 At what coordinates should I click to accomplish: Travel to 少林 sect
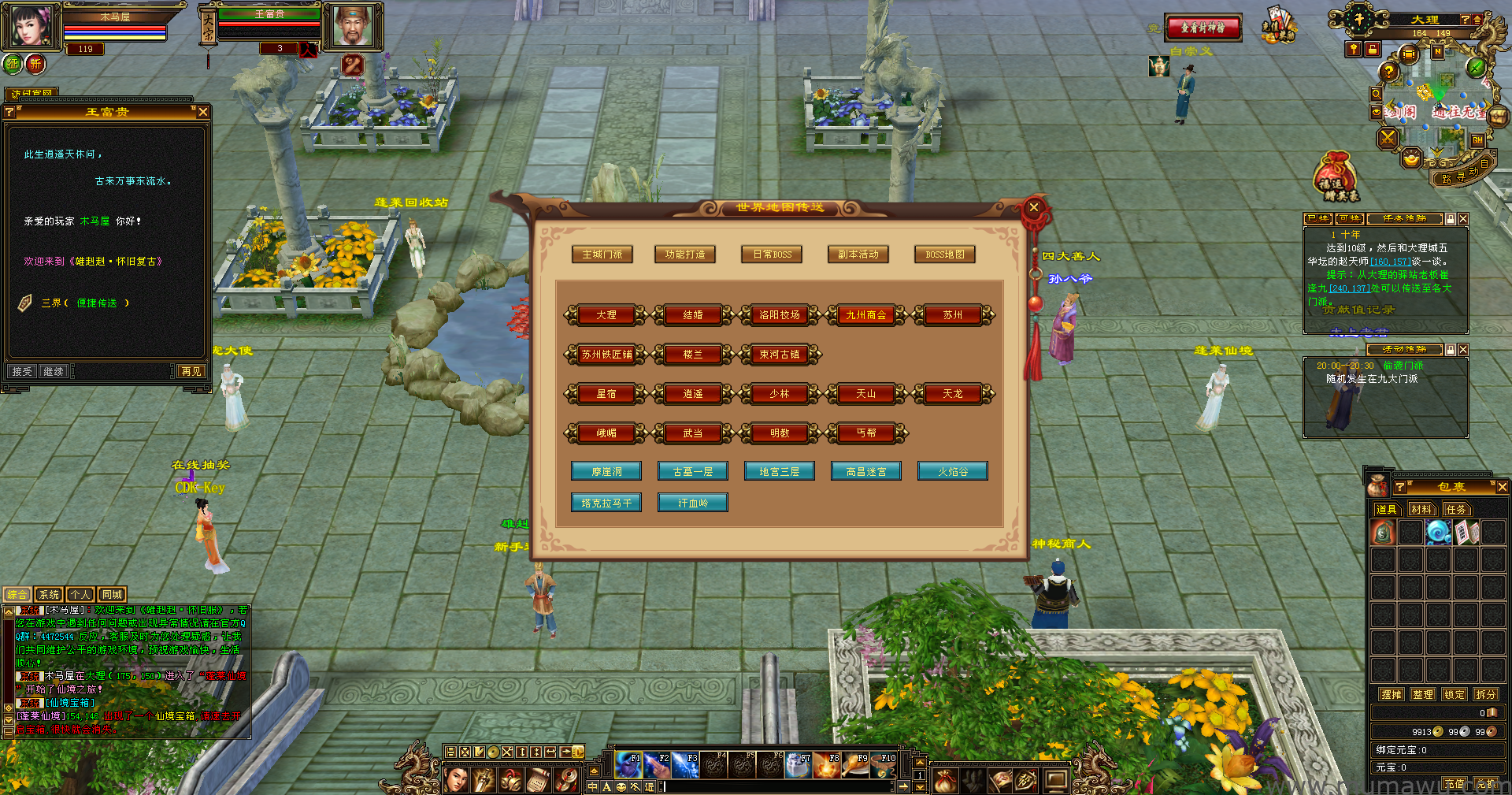pos(779,394)
